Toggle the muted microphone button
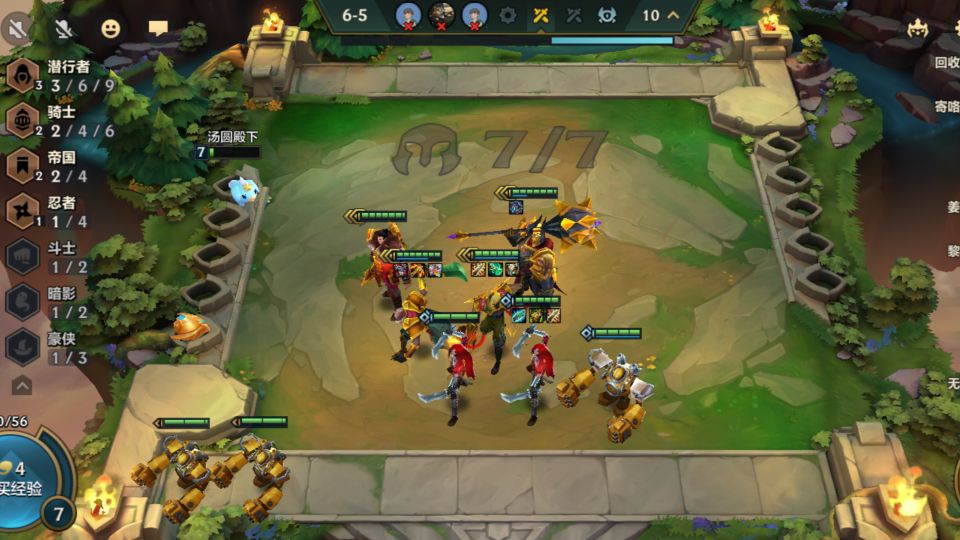The height and width of the screenshot is (540, 960). pos(64,28)
